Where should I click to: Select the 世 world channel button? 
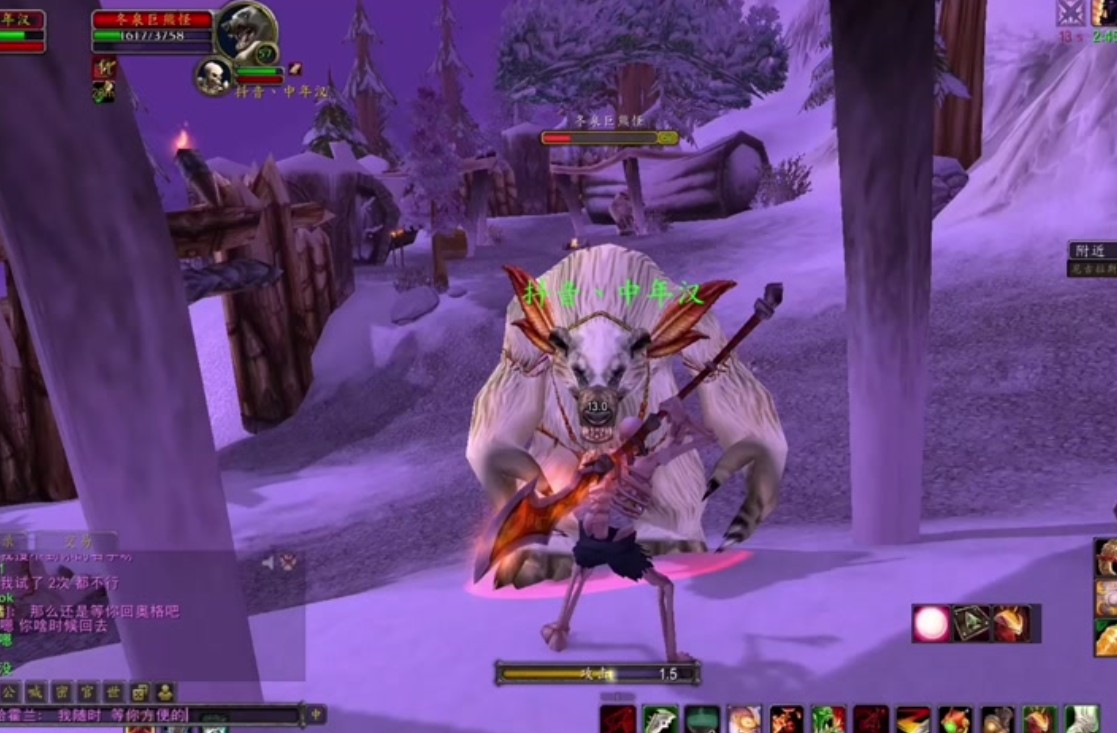pos(114,692)
